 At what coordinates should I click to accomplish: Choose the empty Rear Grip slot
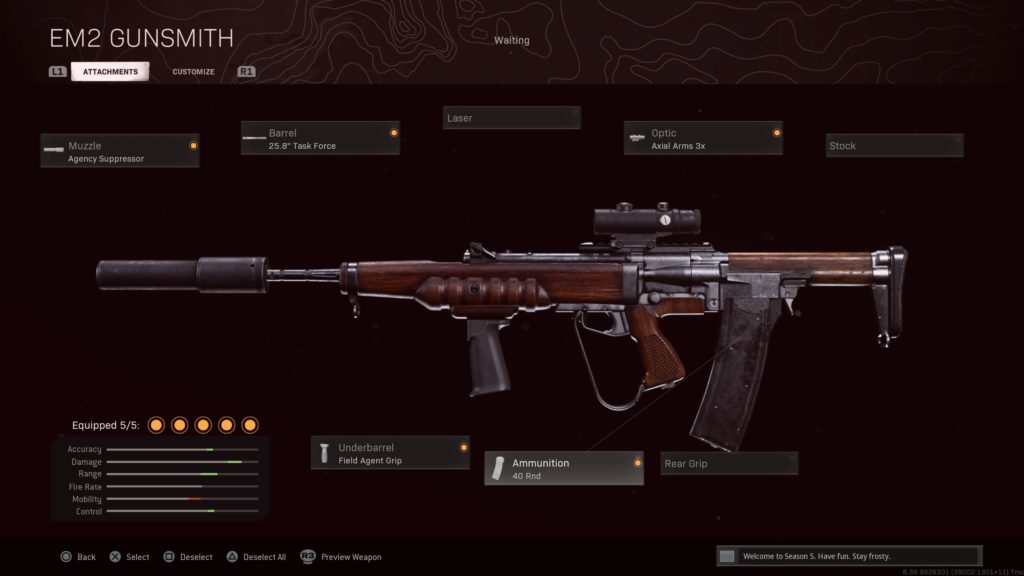click(x=729, y=464)
